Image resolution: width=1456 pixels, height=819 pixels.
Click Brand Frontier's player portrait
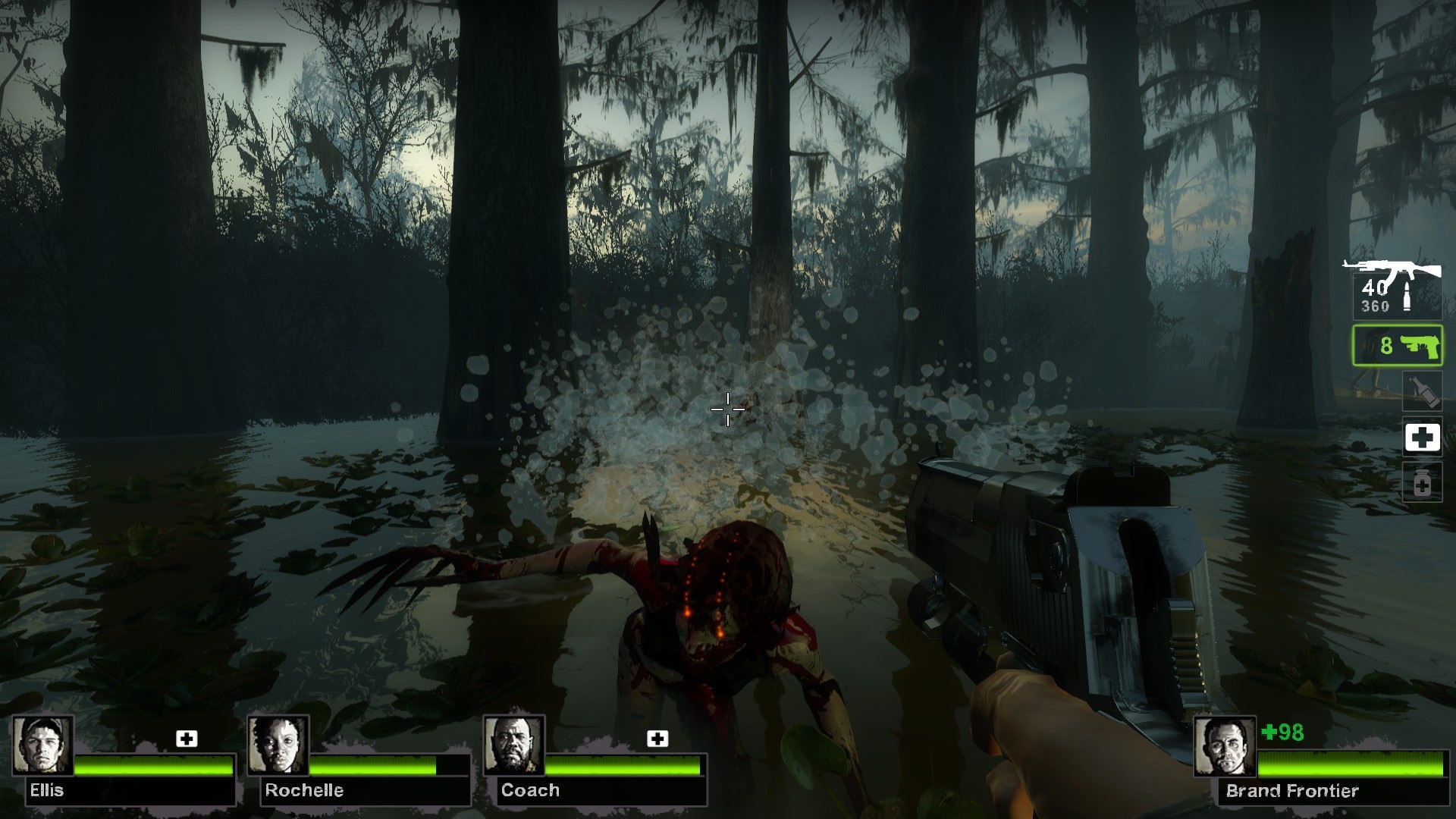click(1224, 748)
